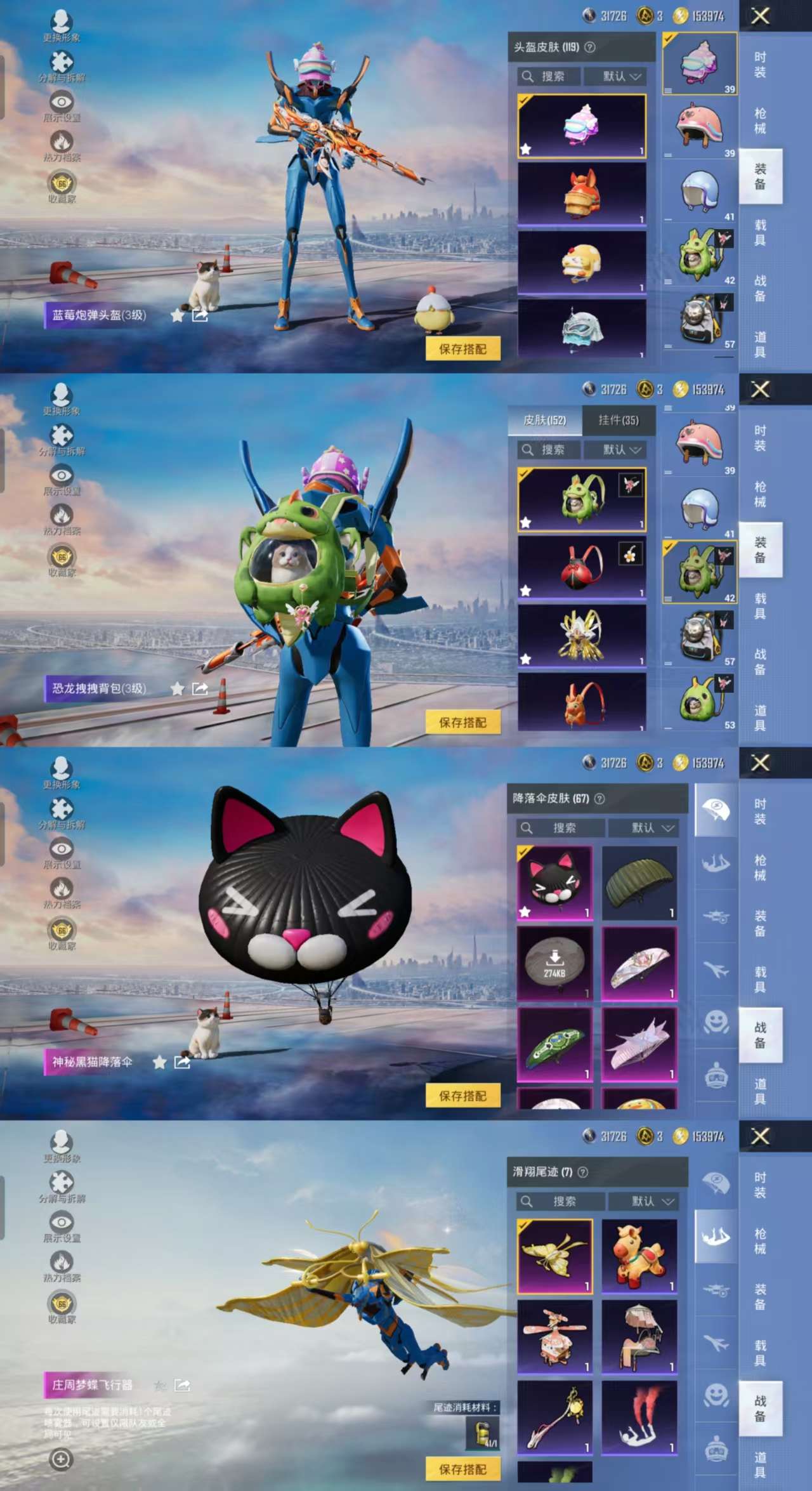Viewport: 812px width, 1491px height.
Task: Favorite the 神秘黑猫降落伞 with its star
Action: click(159, 1062)
